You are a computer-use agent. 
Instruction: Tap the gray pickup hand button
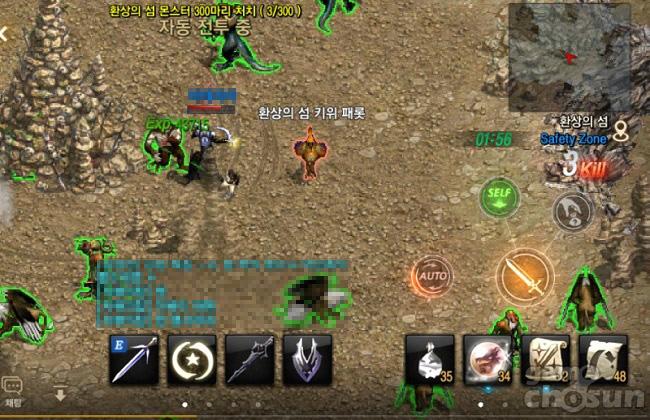point(573,209)
